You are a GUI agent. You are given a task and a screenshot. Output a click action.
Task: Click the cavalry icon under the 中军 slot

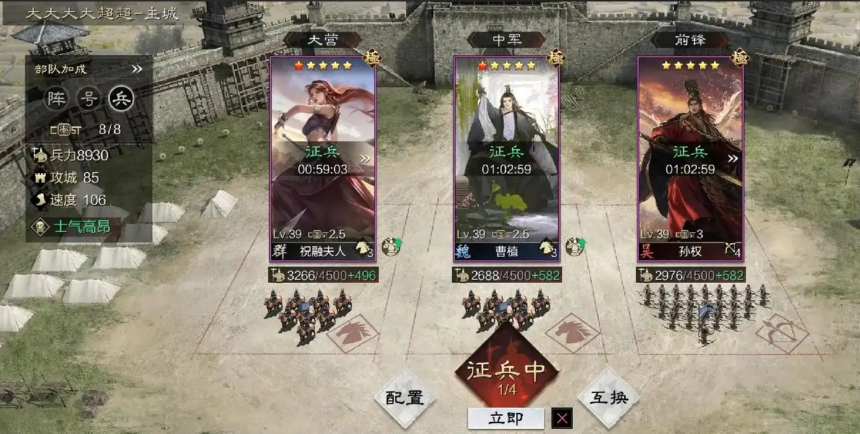[x=572, y=331]
